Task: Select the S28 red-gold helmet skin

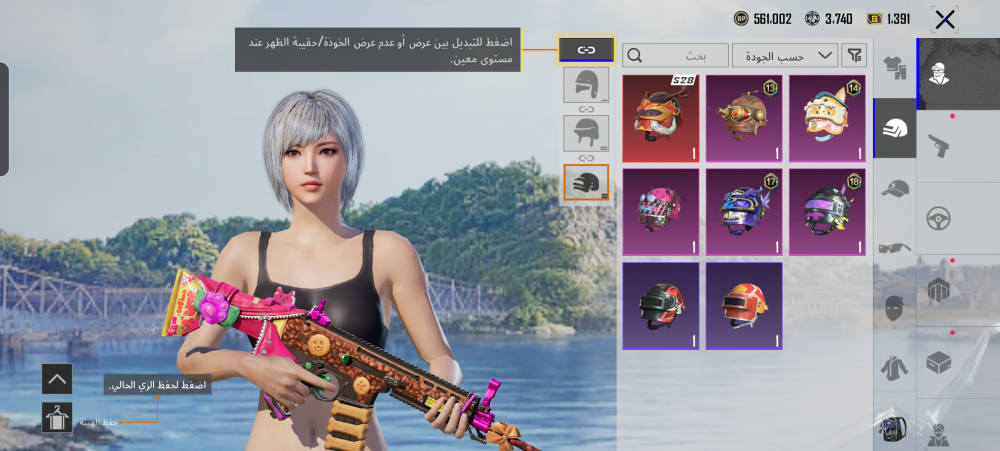Action: [659, 117]
